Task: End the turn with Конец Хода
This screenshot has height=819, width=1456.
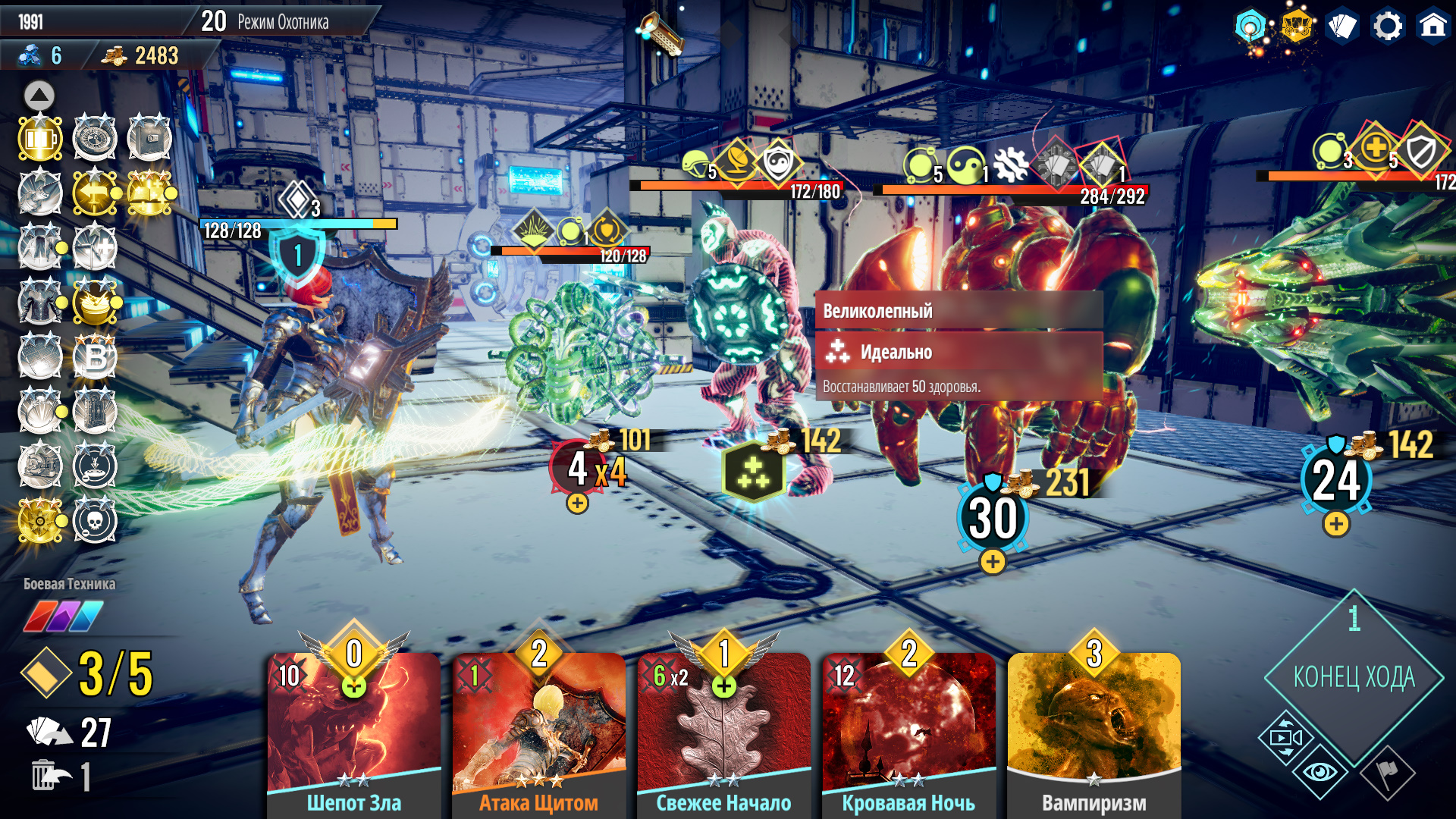Action: [1354, 676]
